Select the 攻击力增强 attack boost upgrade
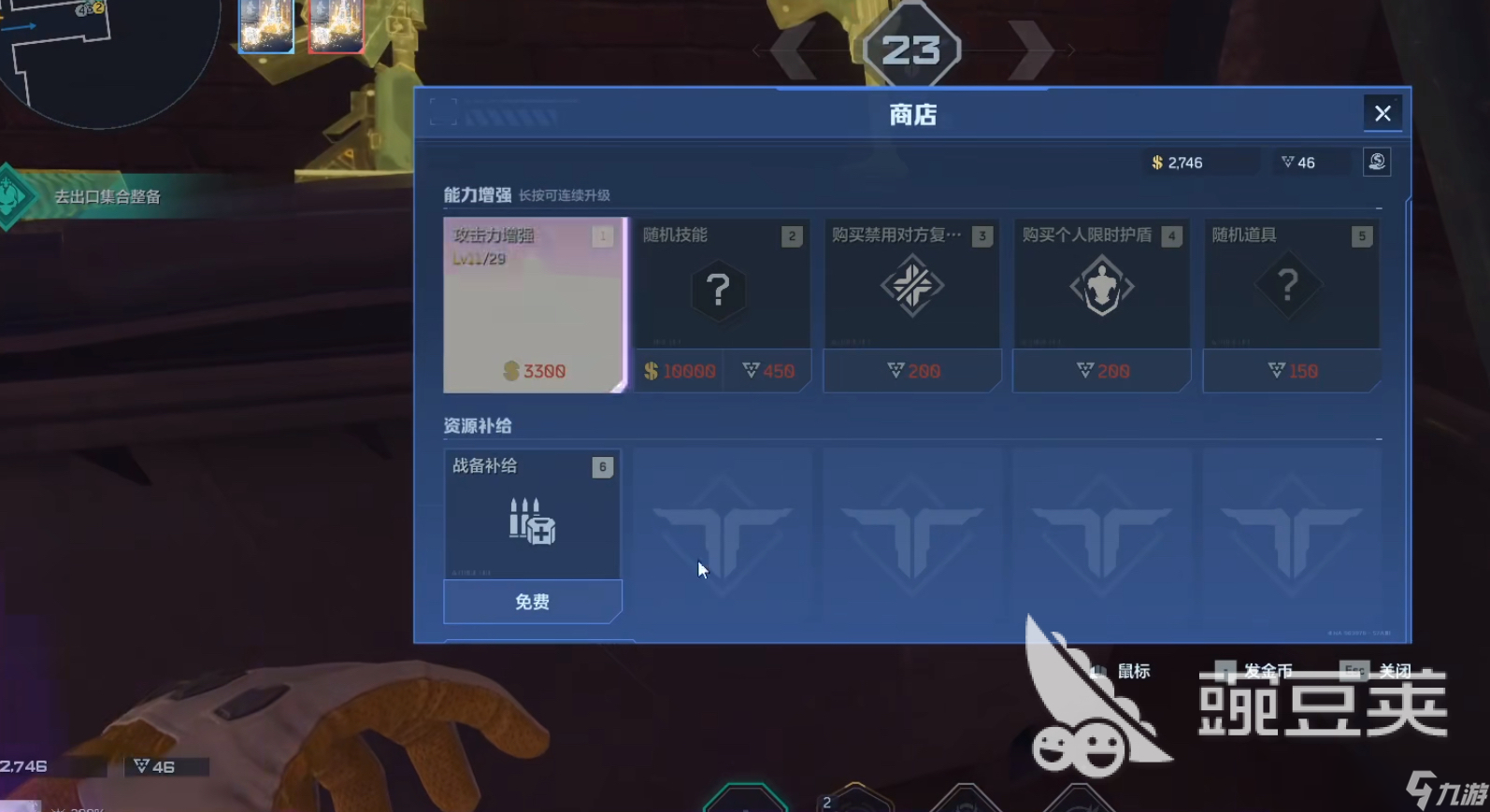The width and height of the screenshot is (1490, 812). point(535,304)
